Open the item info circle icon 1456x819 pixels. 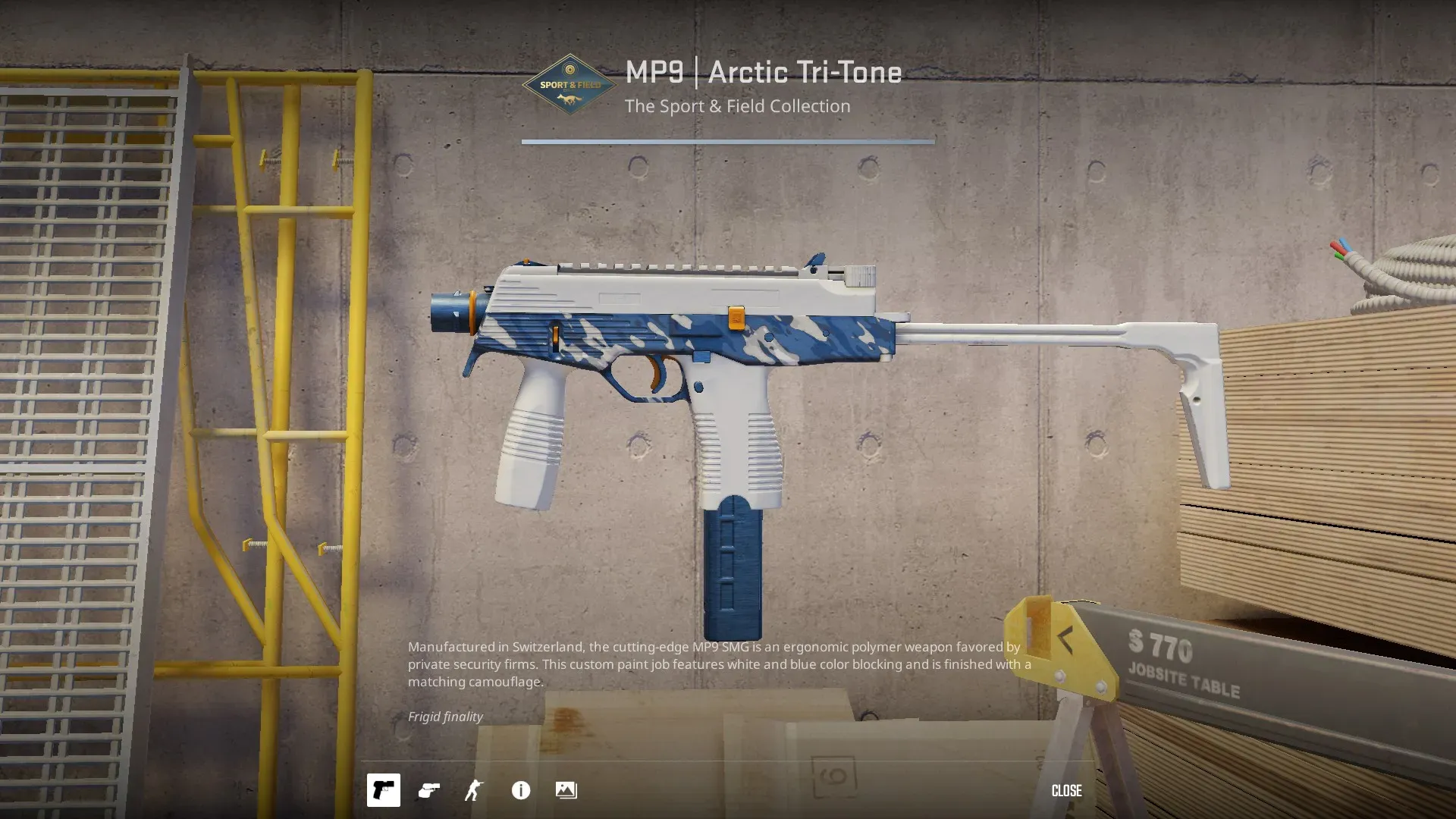521,790
